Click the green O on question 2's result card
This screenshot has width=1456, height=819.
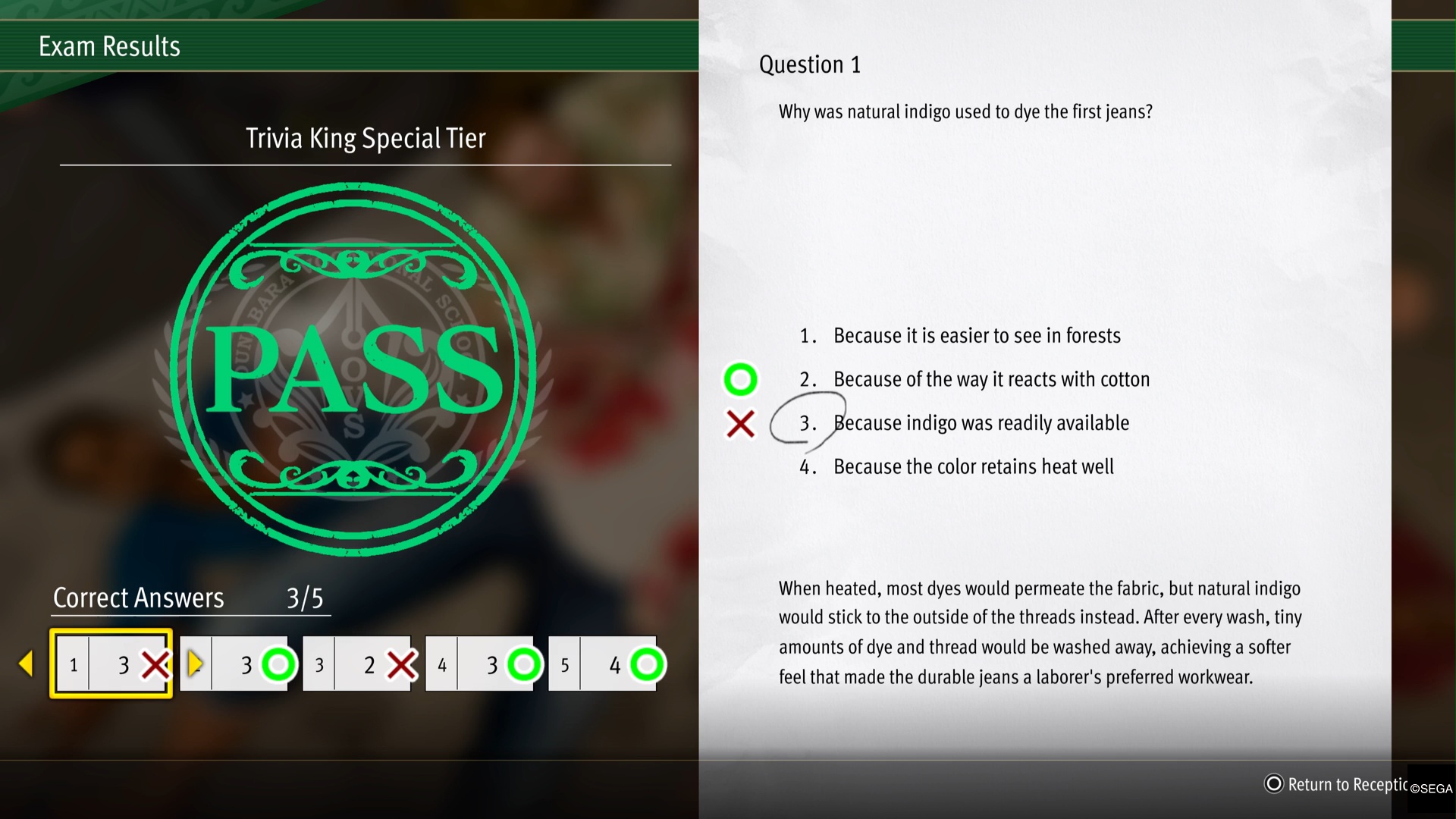point(278,664)
